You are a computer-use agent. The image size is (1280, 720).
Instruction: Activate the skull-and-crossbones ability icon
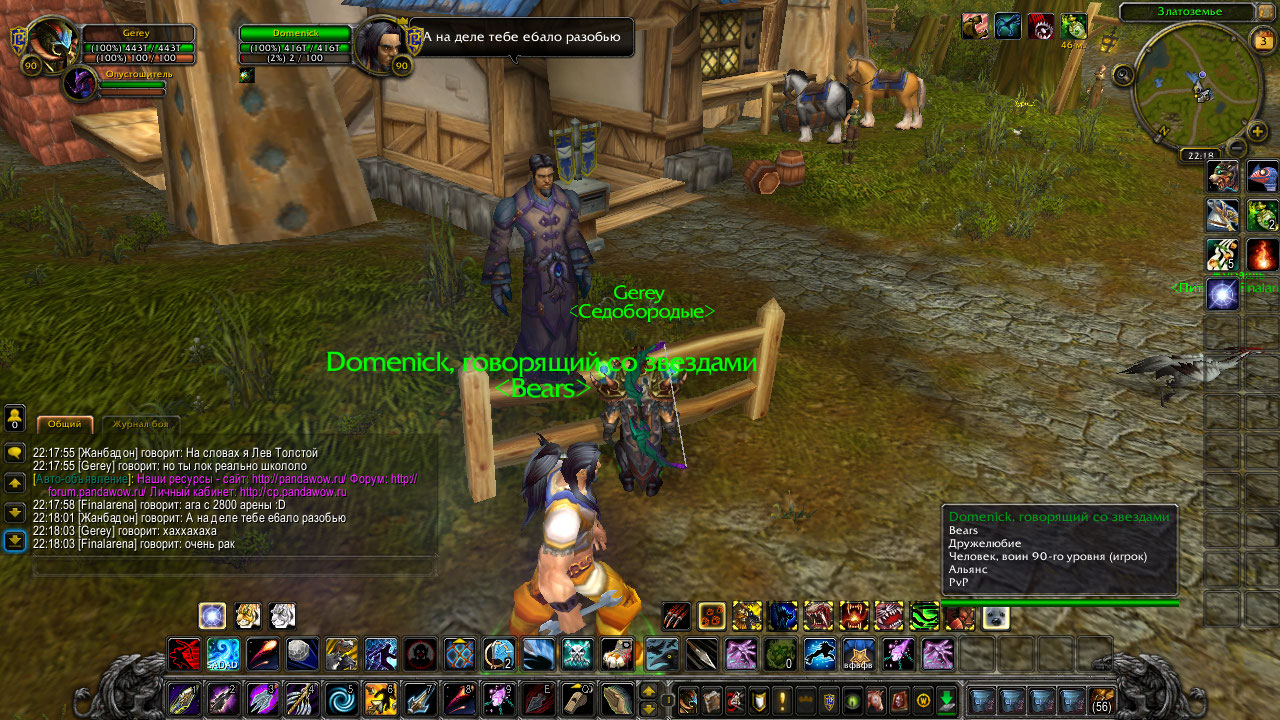[577, 654]
